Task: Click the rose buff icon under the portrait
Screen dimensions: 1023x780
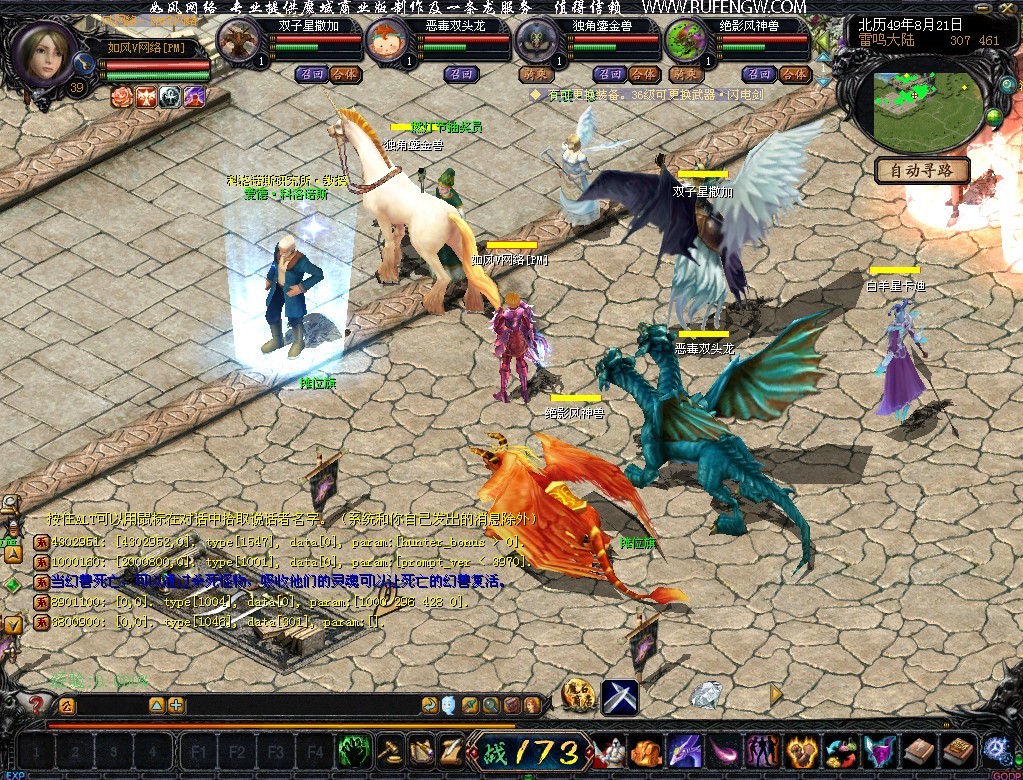Action: point(122,96)
